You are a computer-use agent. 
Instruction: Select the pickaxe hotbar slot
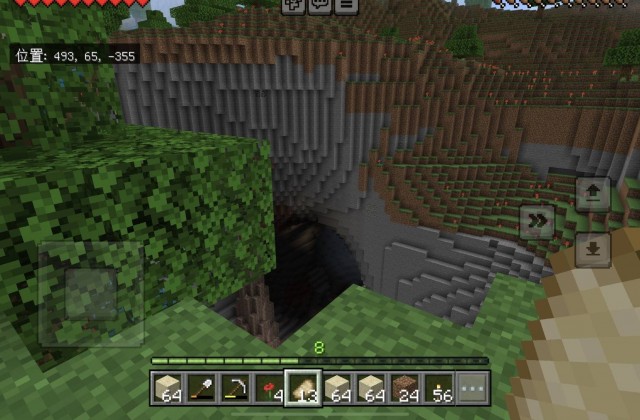(234, 388)
